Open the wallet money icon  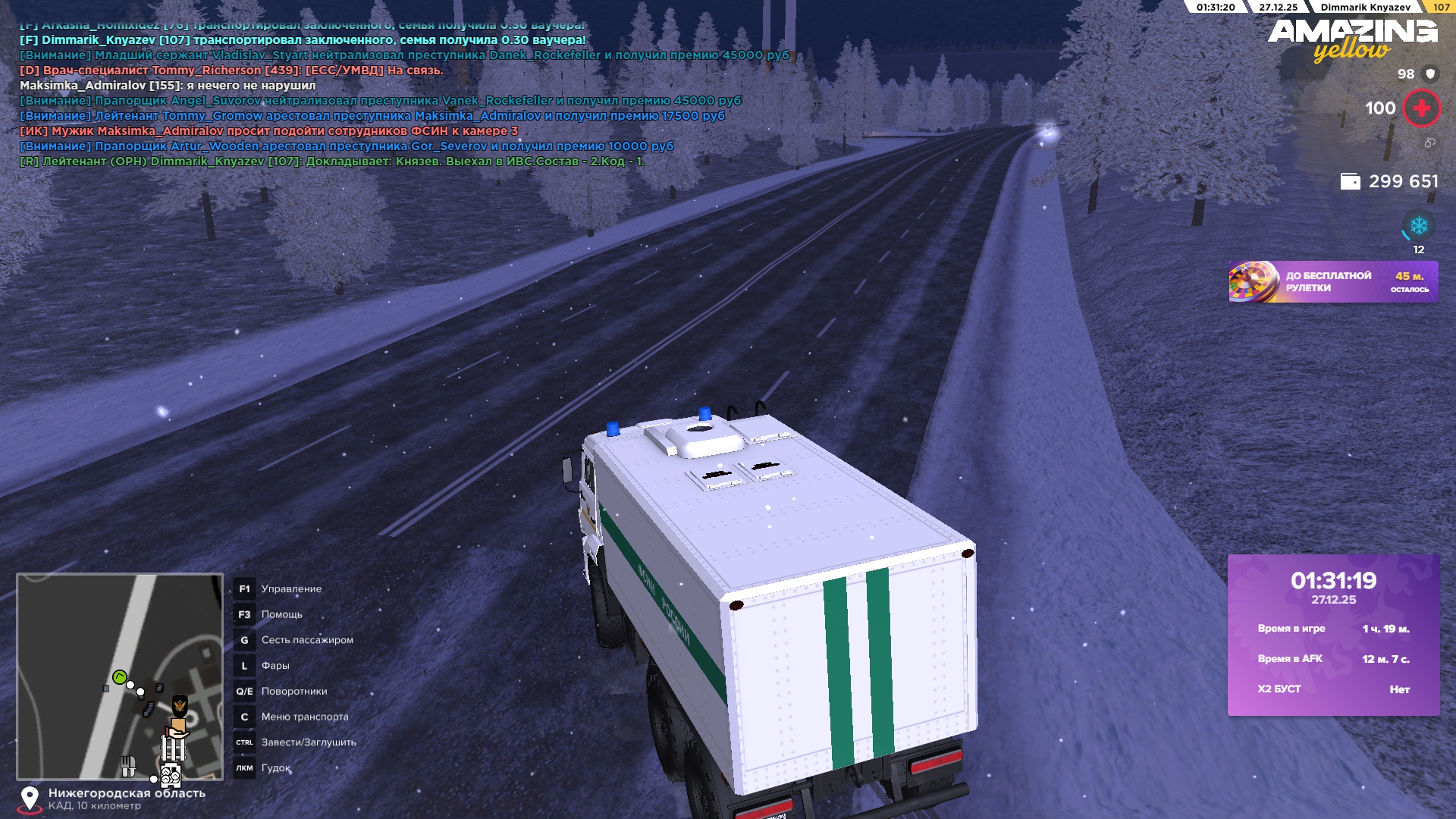(x=1350, y=182)
